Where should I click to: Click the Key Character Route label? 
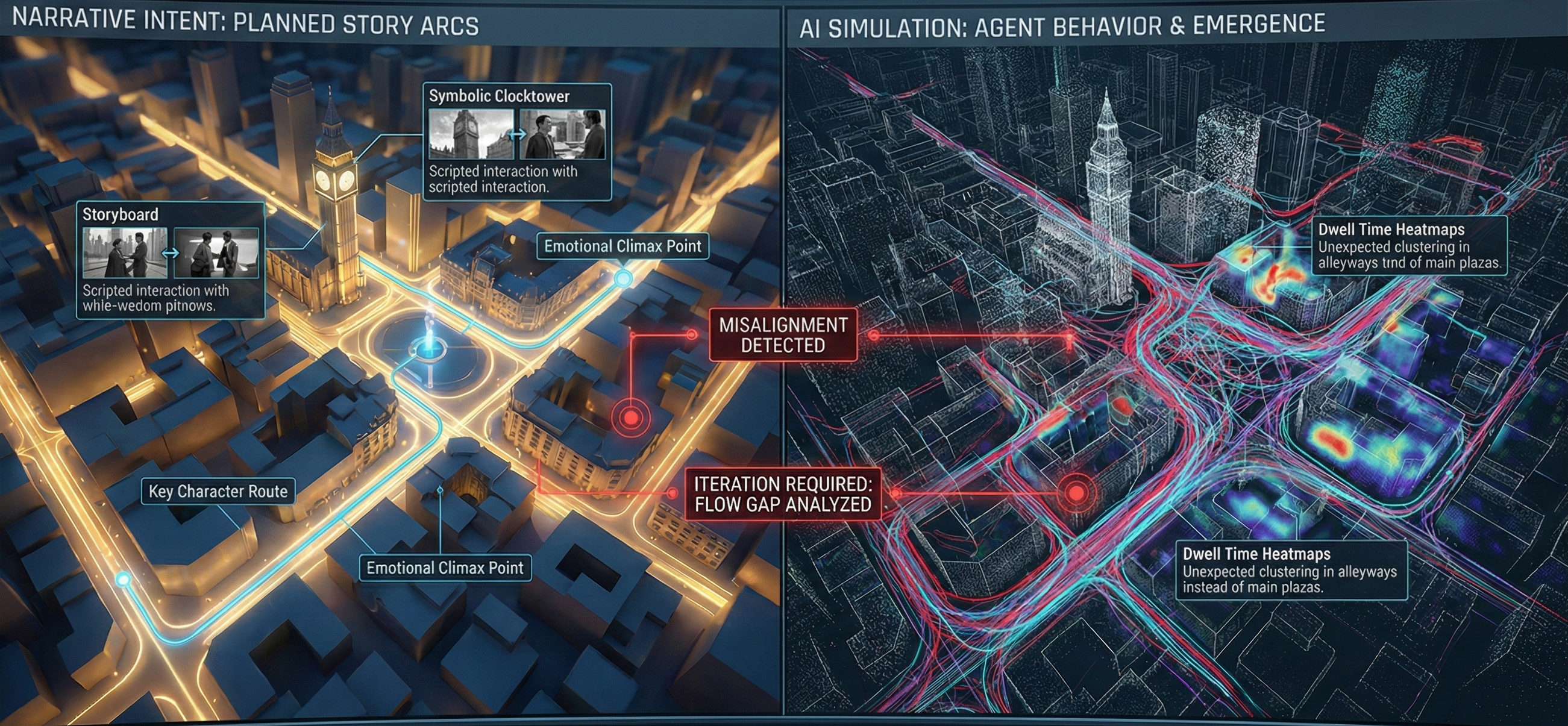pos(218,492)
